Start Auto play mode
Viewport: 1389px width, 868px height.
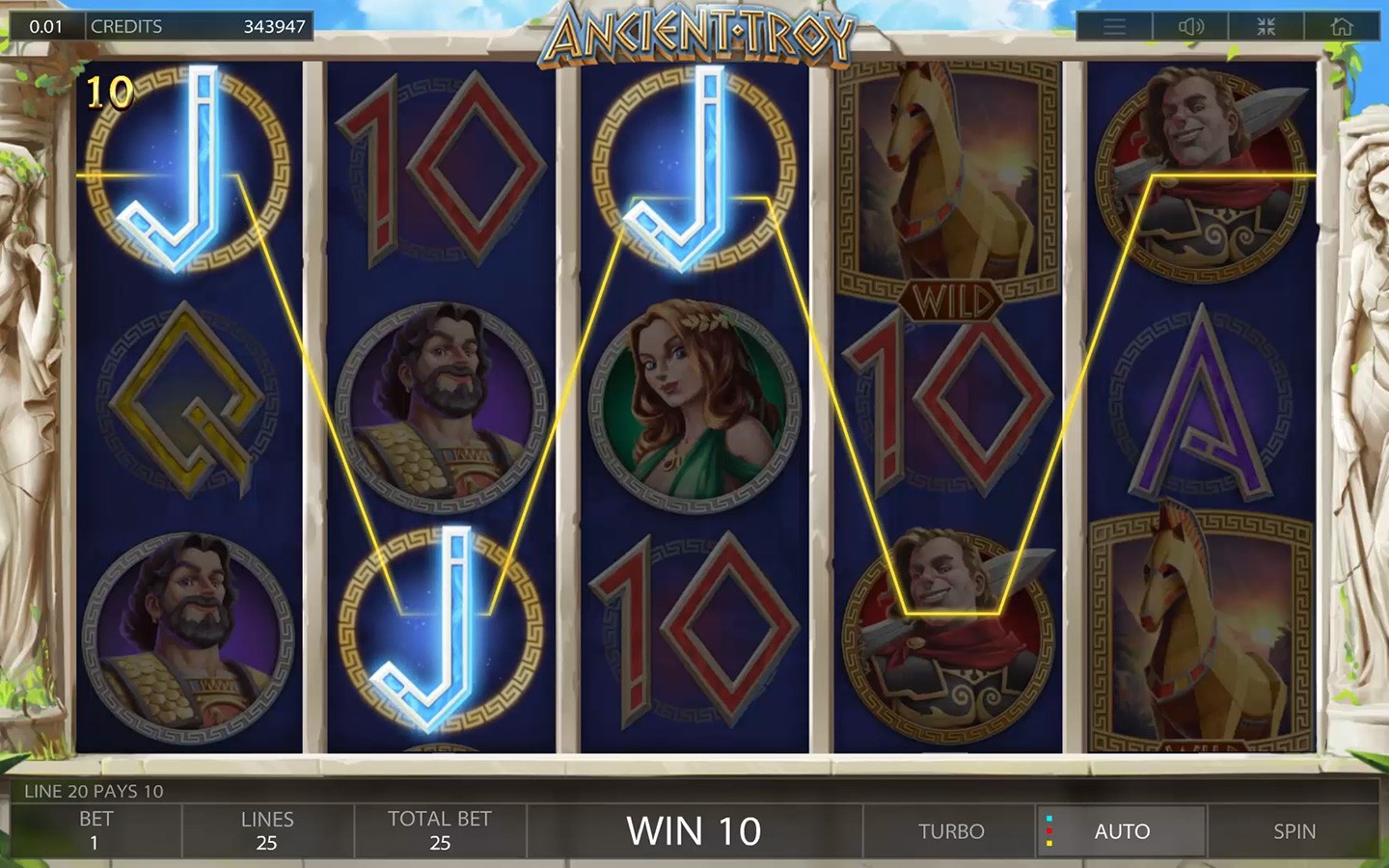click(1122, 831)
